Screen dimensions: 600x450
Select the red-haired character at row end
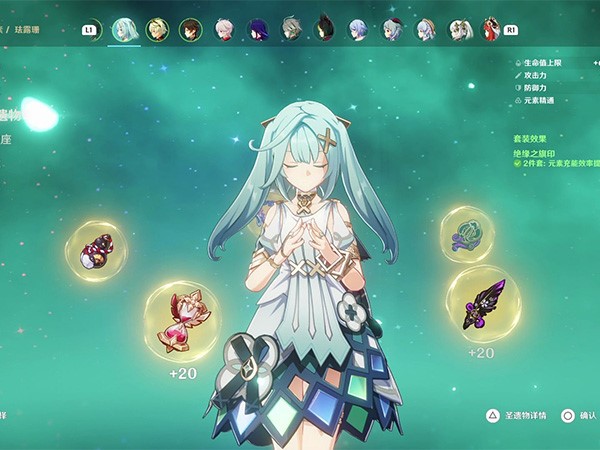pyautogui.click(x=490, y=29)
